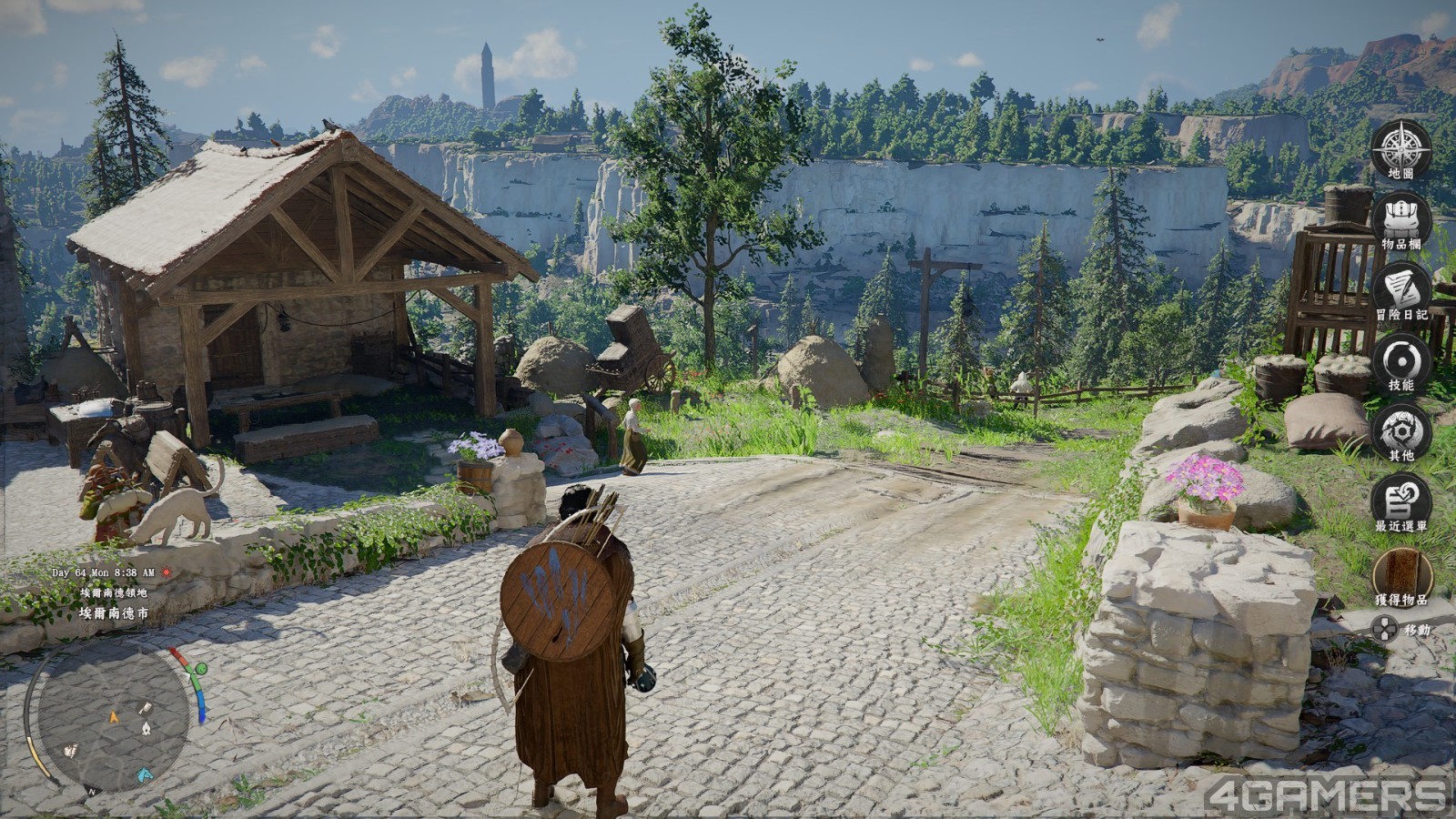
Task: Open the 技能 skills menu
Action: (x=1401, y=359)
